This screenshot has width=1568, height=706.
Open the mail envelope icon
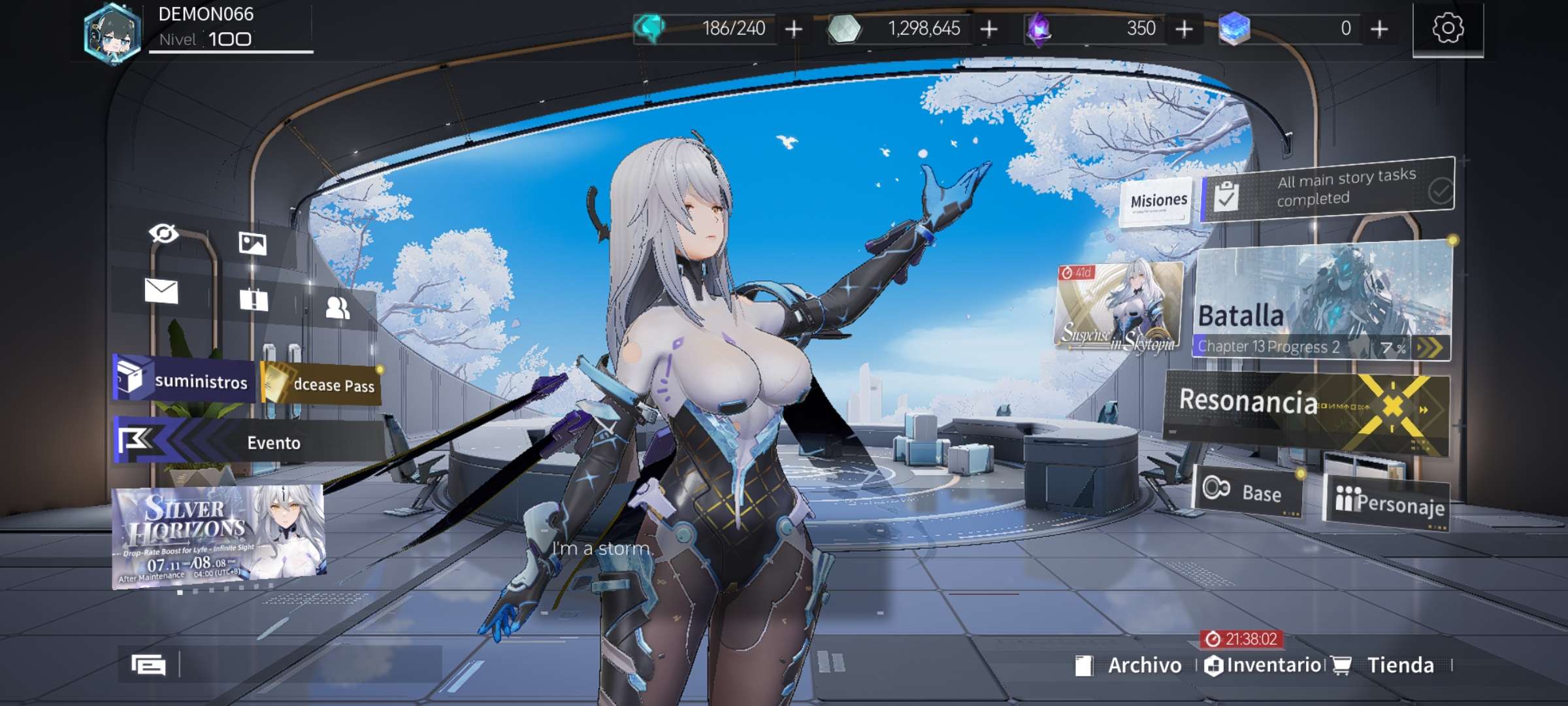[161, 291]
